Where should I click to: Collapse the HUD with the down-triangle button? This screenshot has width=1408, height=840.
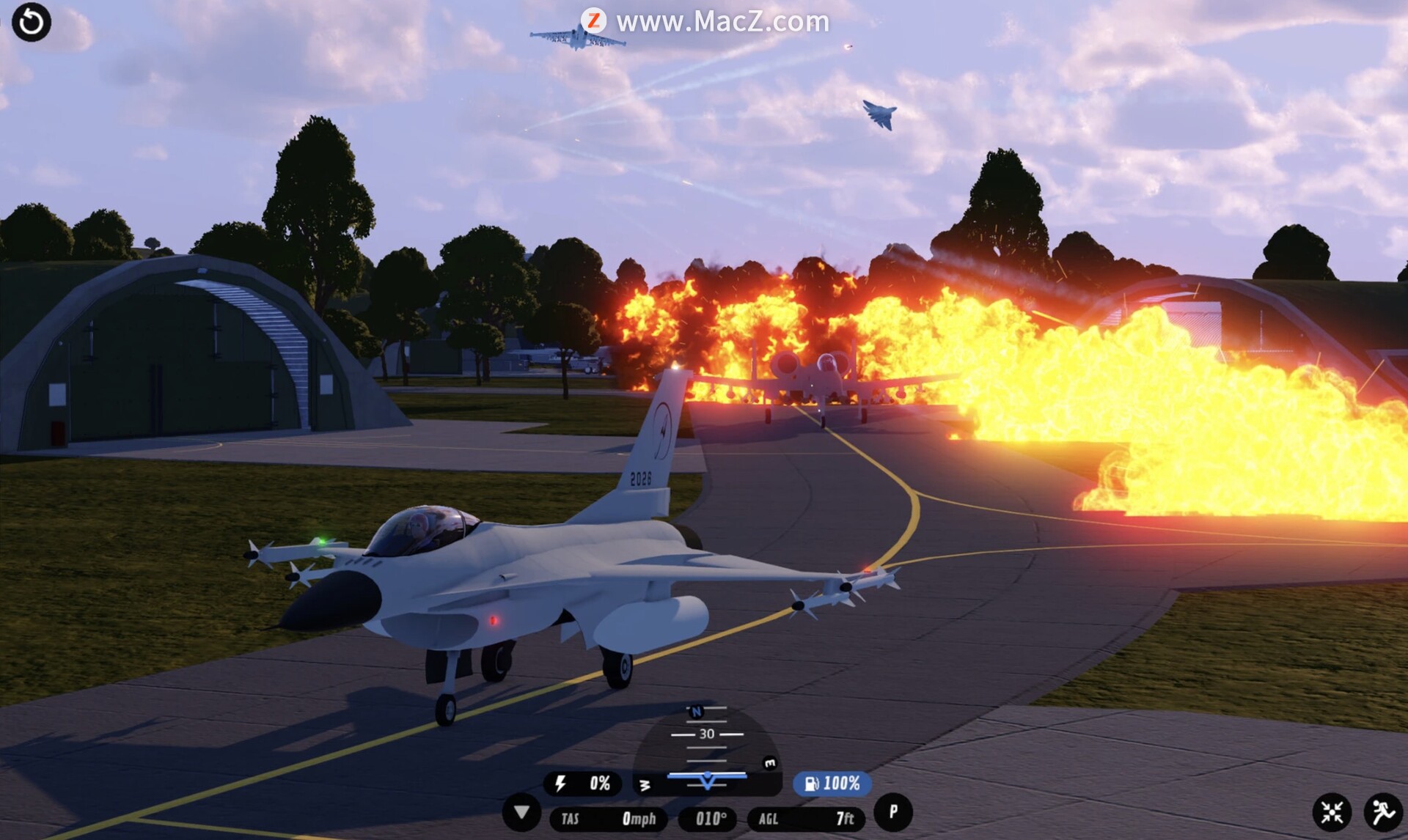tap(521, 813)
